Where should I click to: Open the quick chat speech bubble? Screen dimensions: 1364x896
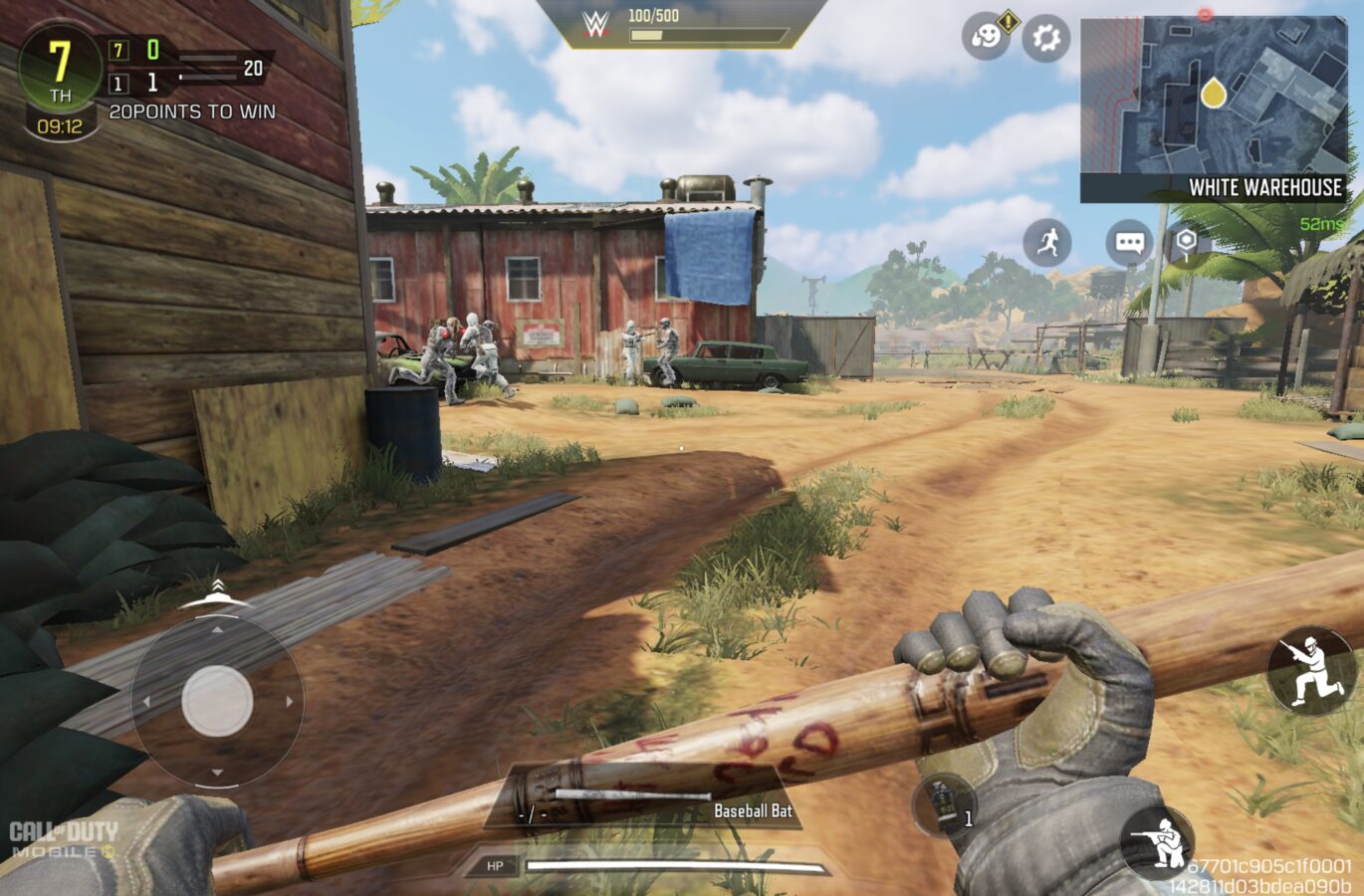click(x=1129, y=243)
